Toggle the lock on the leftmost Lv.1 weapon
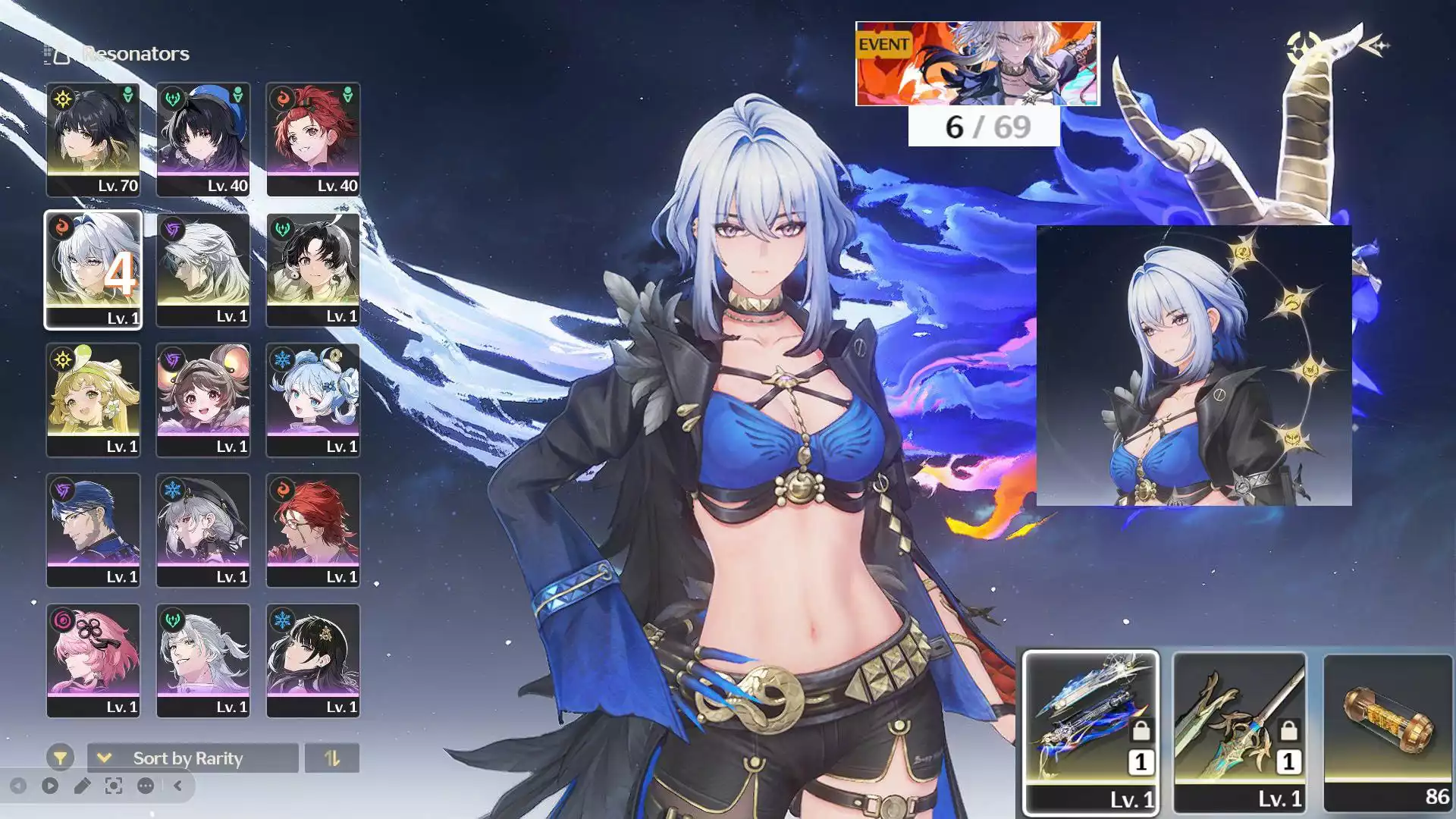The image size is (1456, 819). [x=1141, y=730]
